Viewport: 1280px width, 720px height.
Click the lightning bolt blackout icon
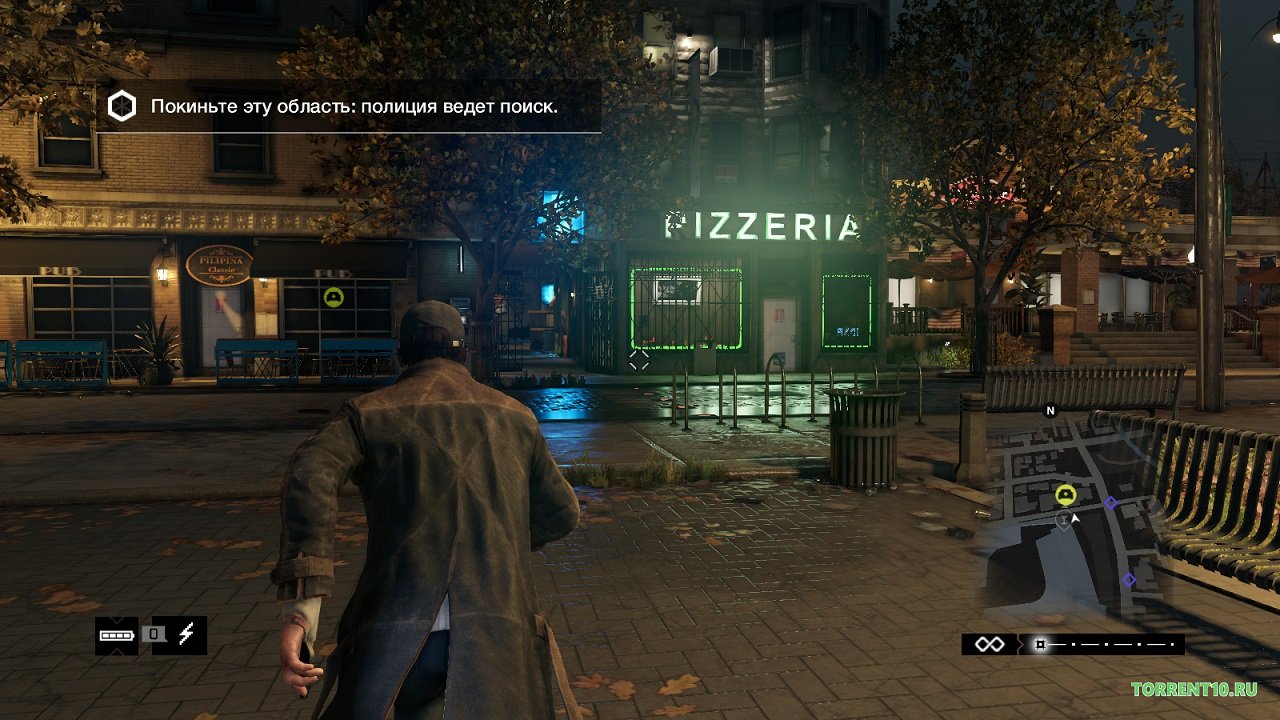coord(186,635)
